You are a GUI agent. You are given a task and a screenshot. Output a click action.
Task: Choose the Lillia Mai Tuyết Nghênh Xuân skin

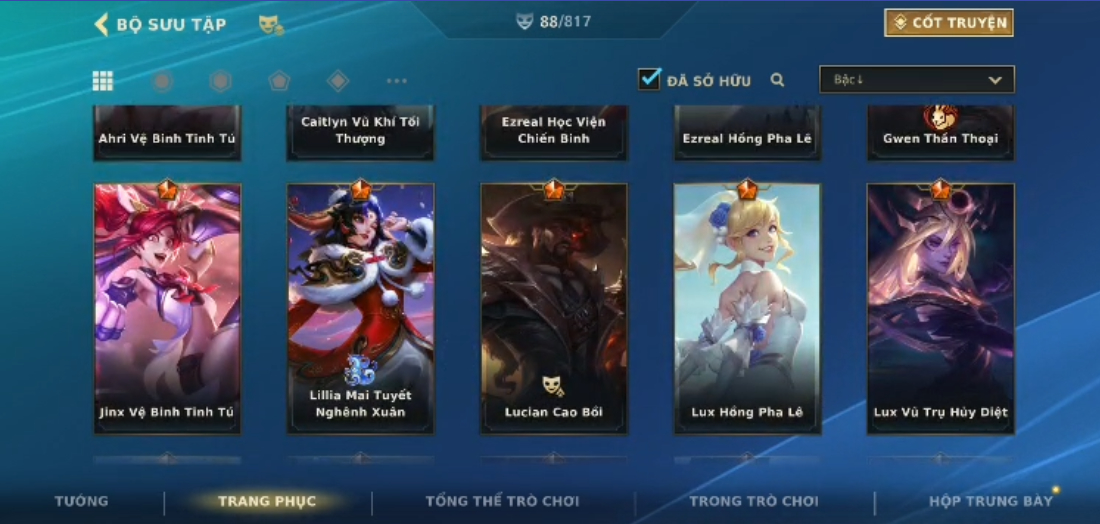click(360, 308)
